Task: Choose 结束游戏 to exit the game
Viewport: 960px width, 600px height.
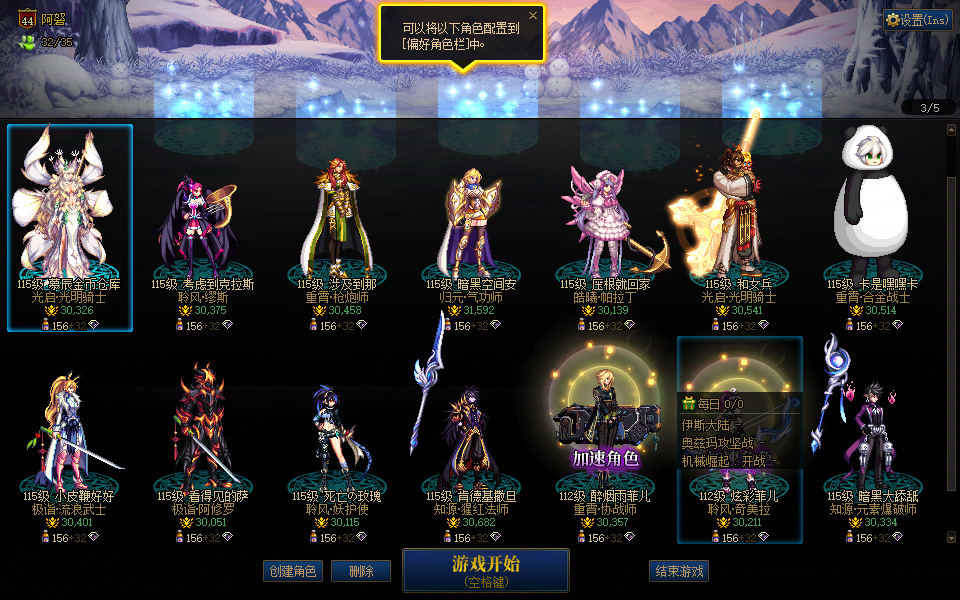Action: tap(679, 571)
